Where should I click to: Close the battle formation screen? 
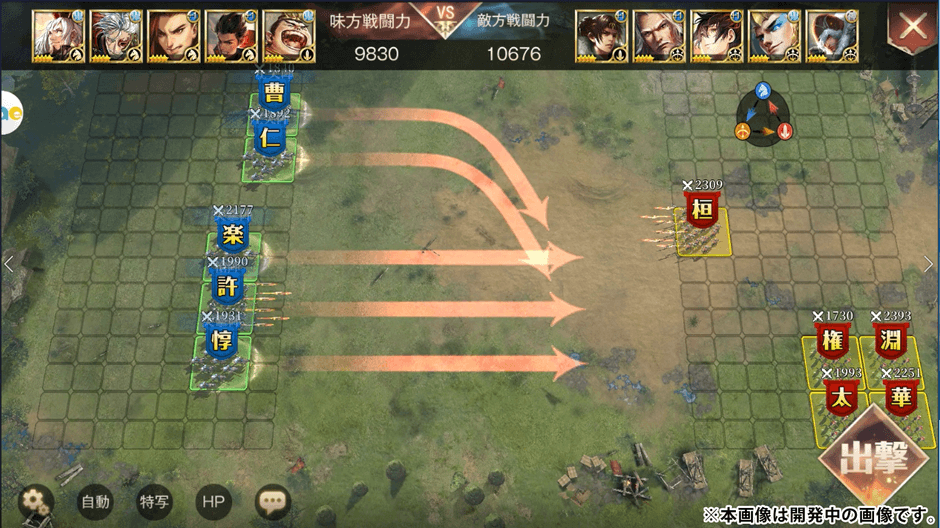pos(912,29)
